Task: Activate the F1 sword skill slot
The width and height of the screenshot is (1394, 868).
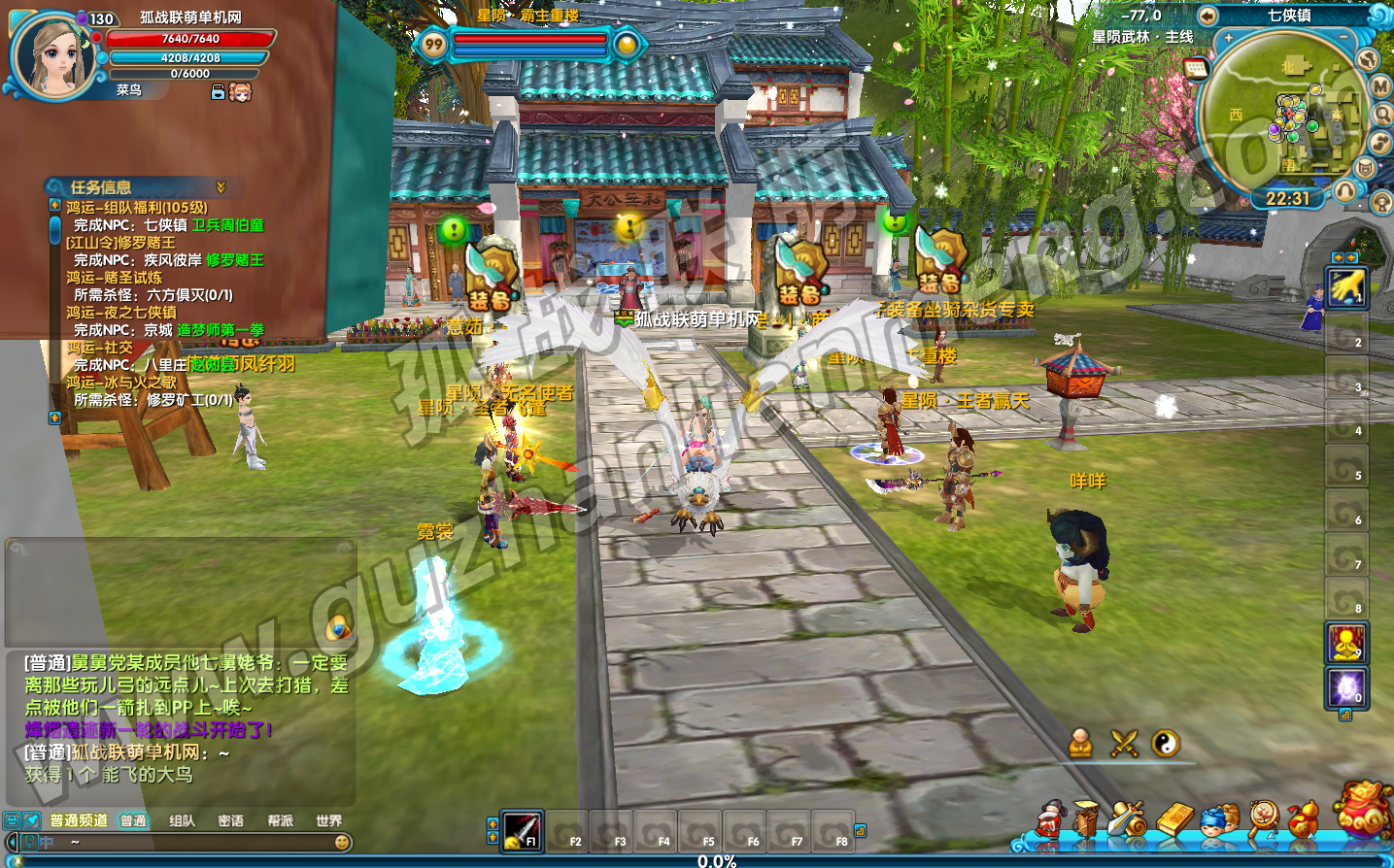Action: [x=522, y=830]
